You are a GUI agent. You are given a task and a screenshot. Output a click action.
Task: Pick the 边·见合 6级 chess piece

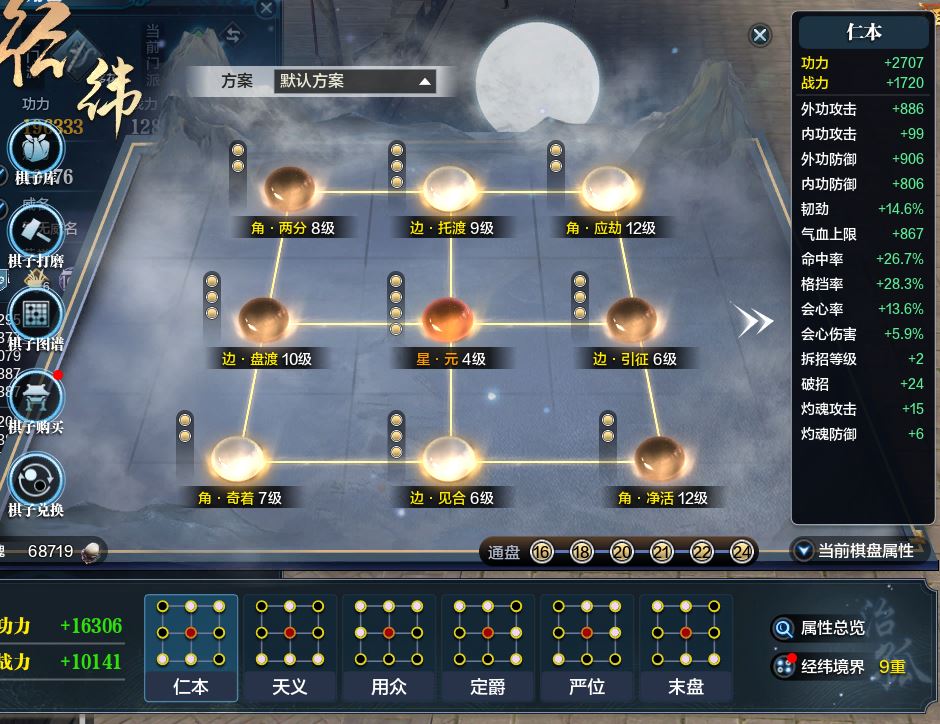[449, 459]
